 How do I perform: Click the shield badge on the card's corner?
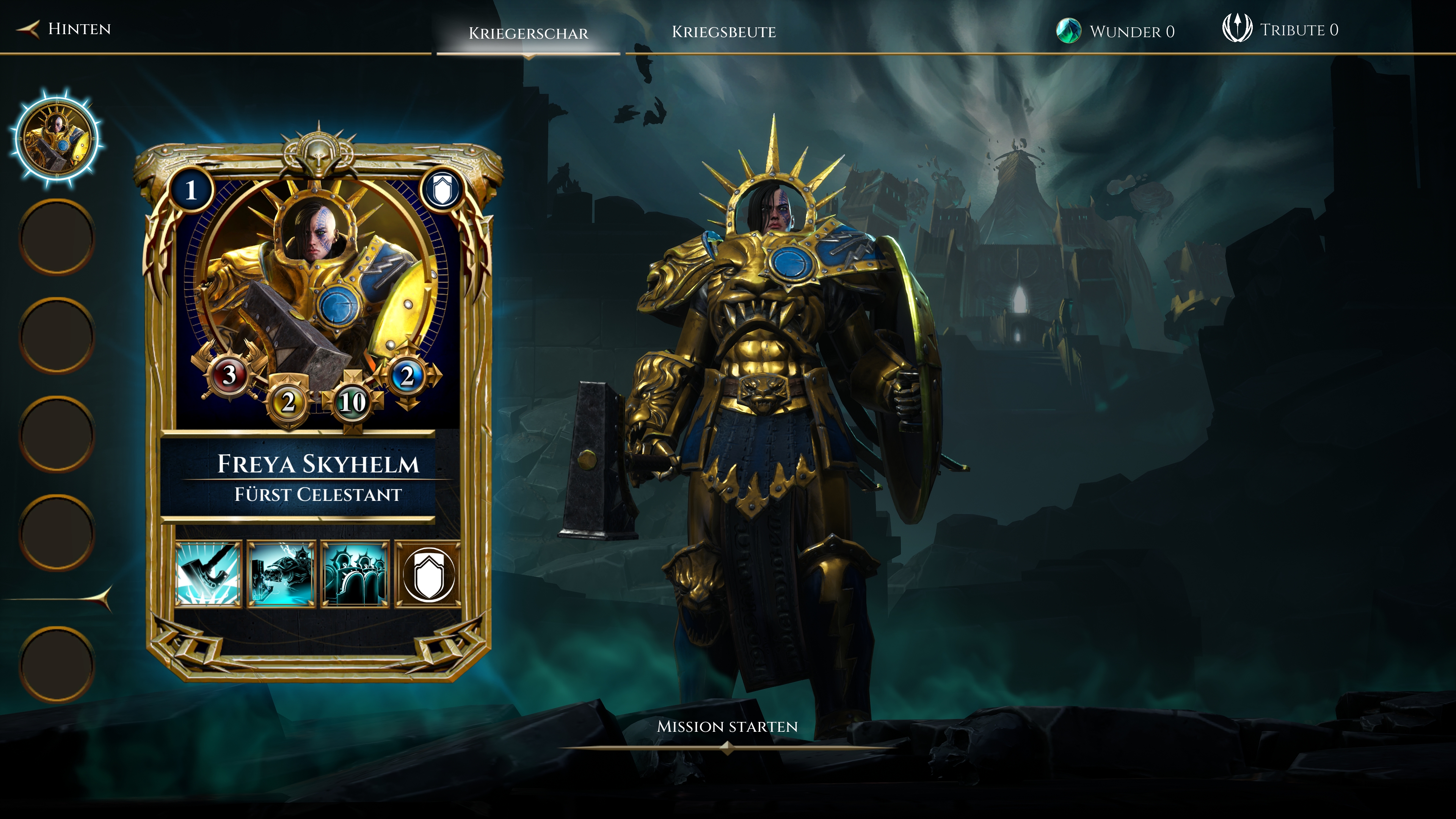(442, 190)
